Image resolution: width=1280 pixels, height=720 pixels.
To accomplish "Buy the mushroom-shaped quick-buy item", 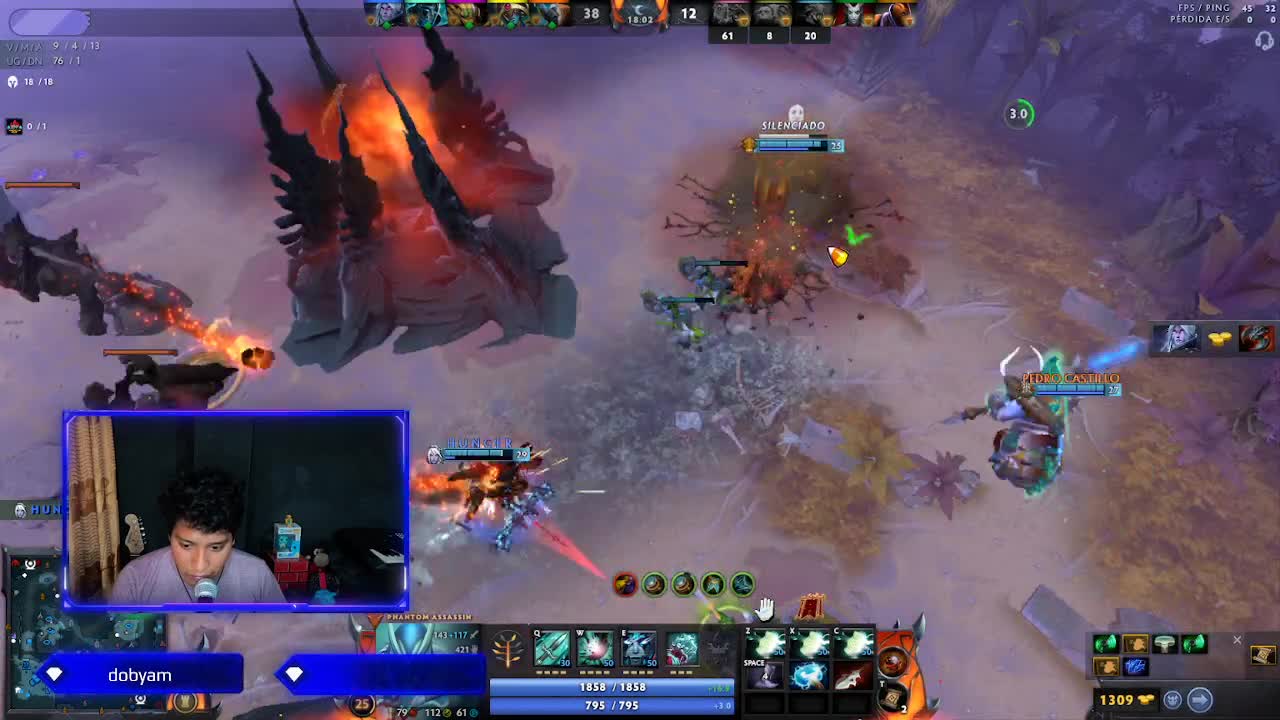I will 1165,645.
